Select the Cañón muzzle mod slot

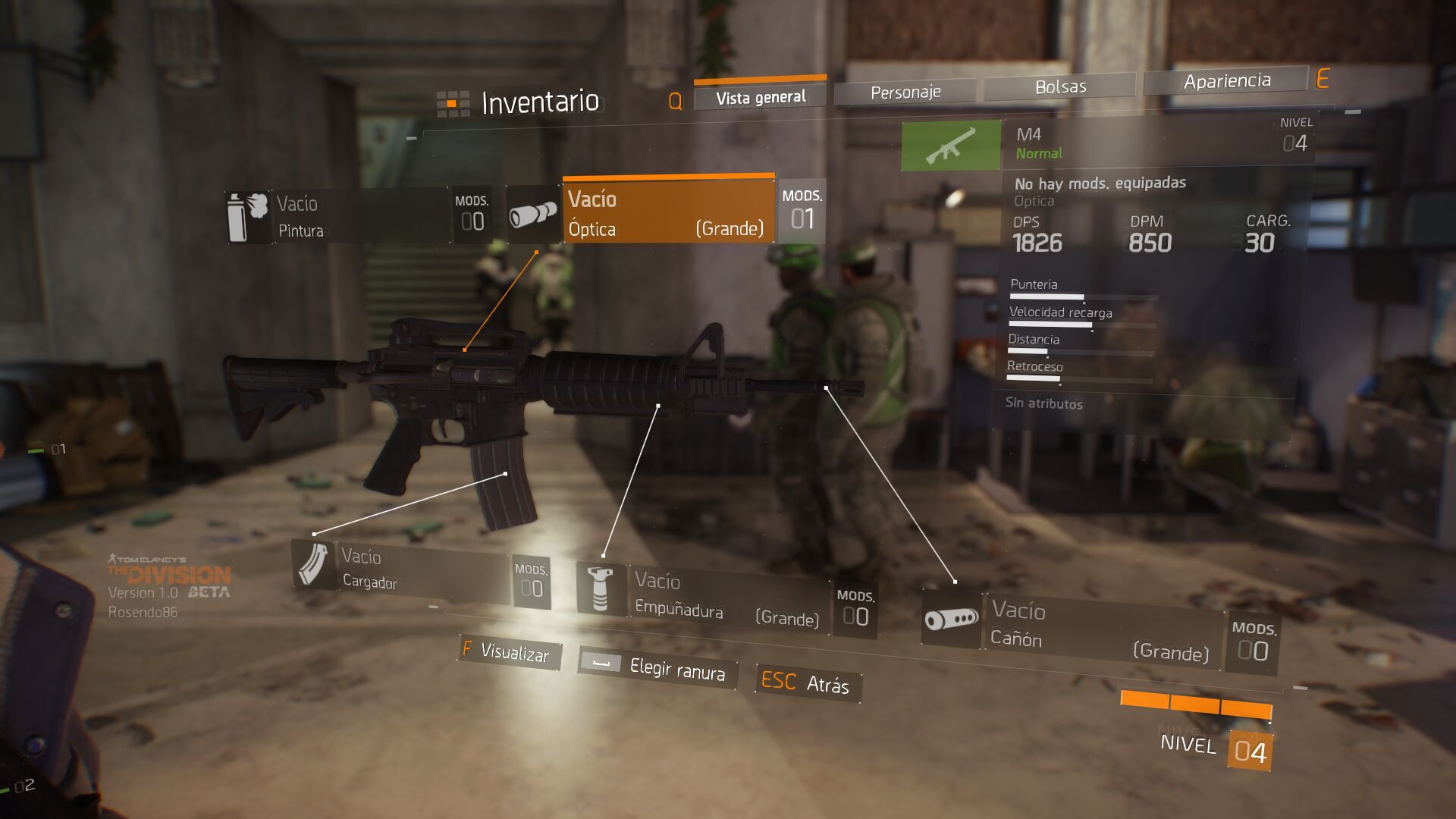coord(1100,629)
